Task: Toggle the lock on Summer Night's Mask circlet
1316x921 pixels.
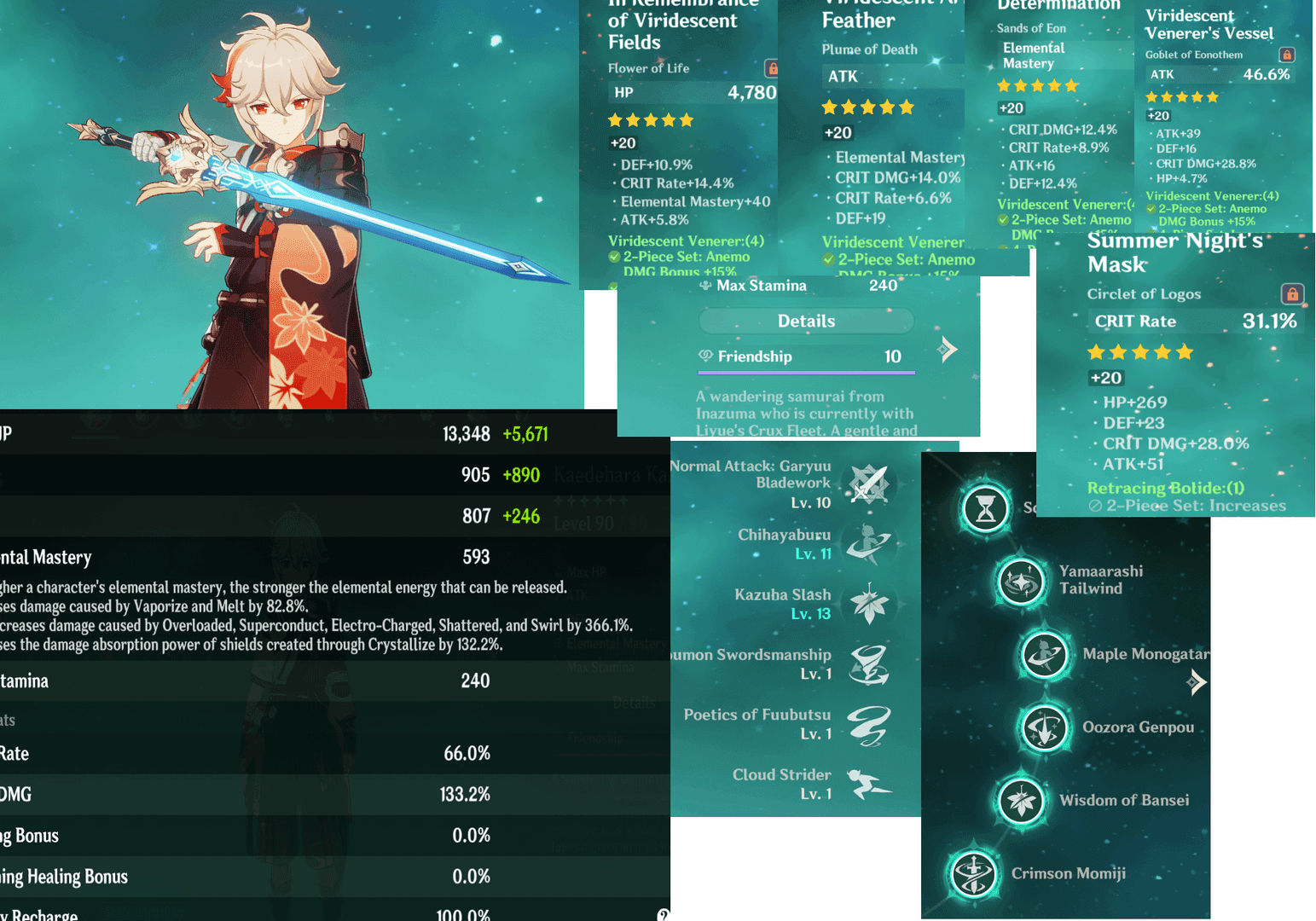Action: click(1292, 294)
